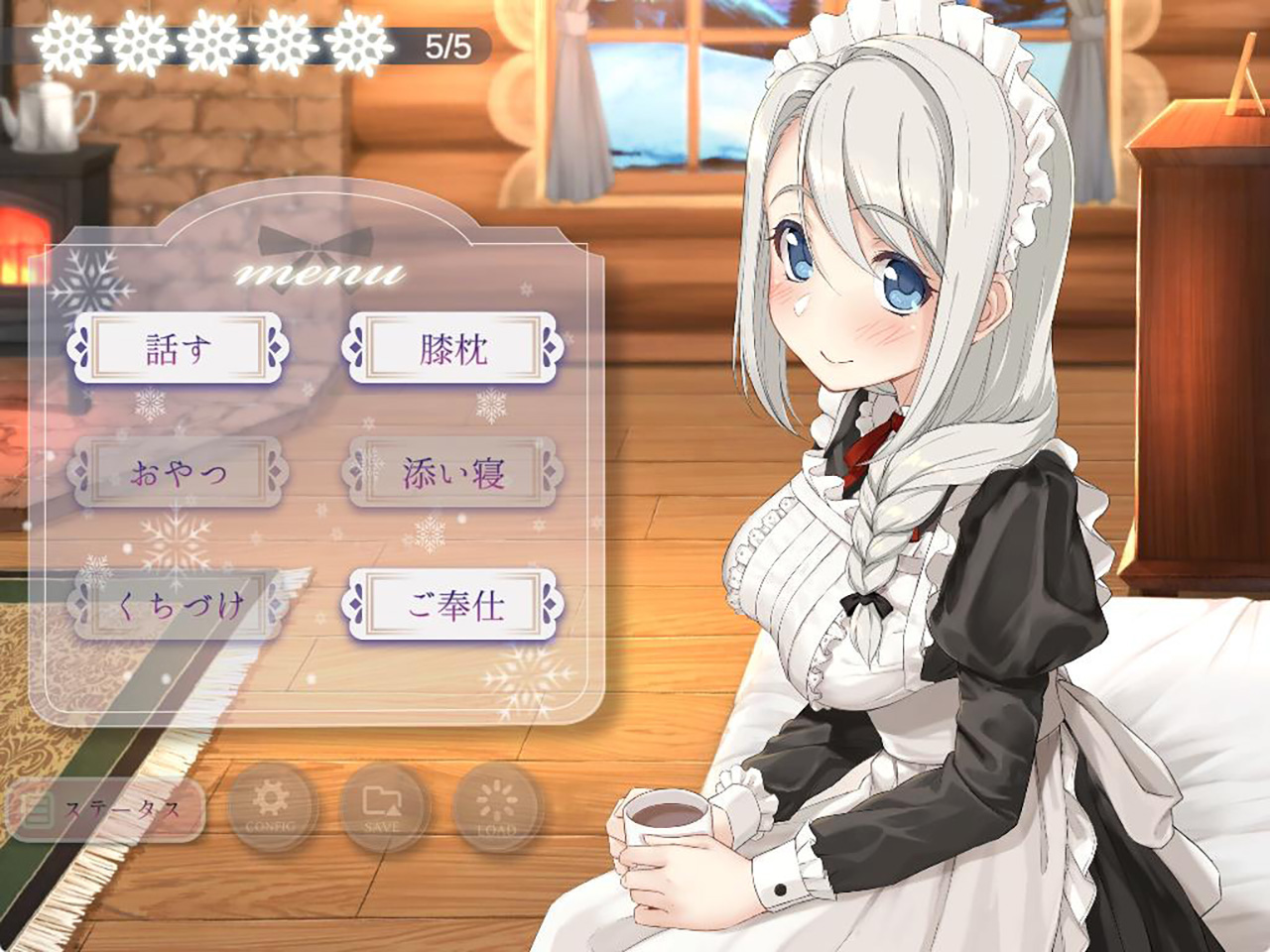
Task: Open the CONFIG gear settings
Action: [271, 807]
